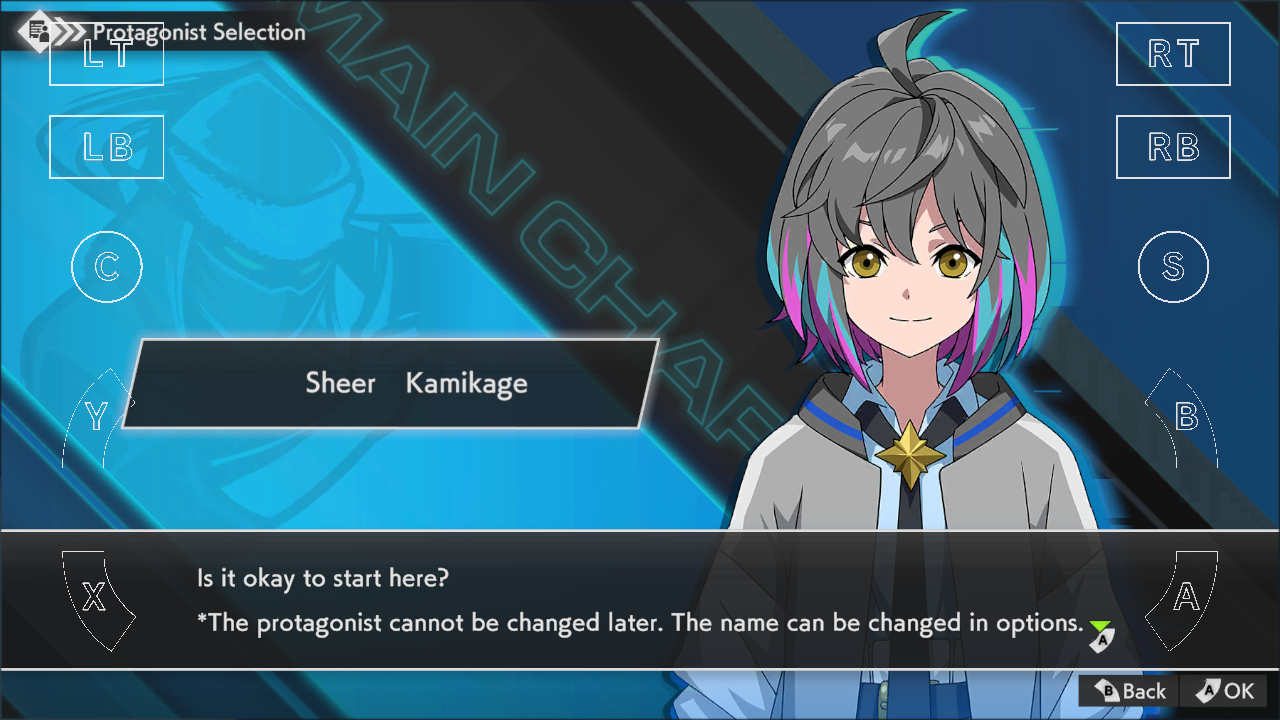
Task: Tap the RB overlay button
Action: click(1173, 147)
